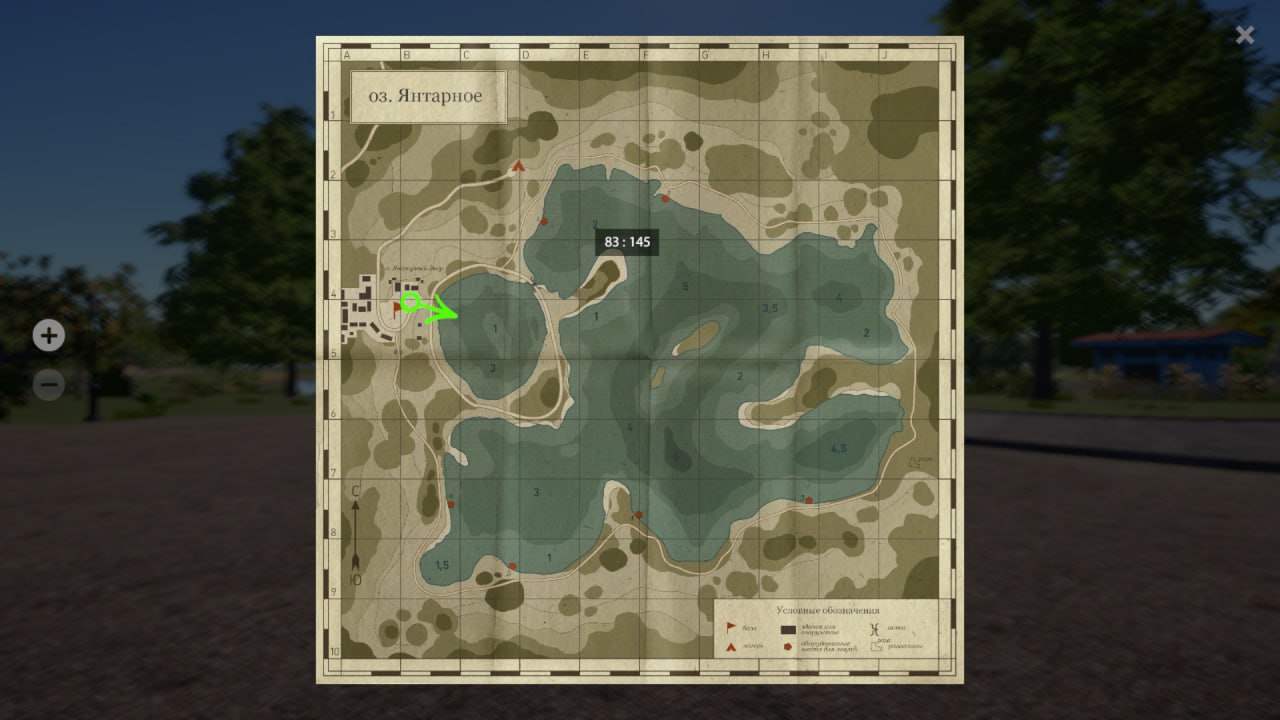
Task: Close the map window
Action: pos(1244,36)
